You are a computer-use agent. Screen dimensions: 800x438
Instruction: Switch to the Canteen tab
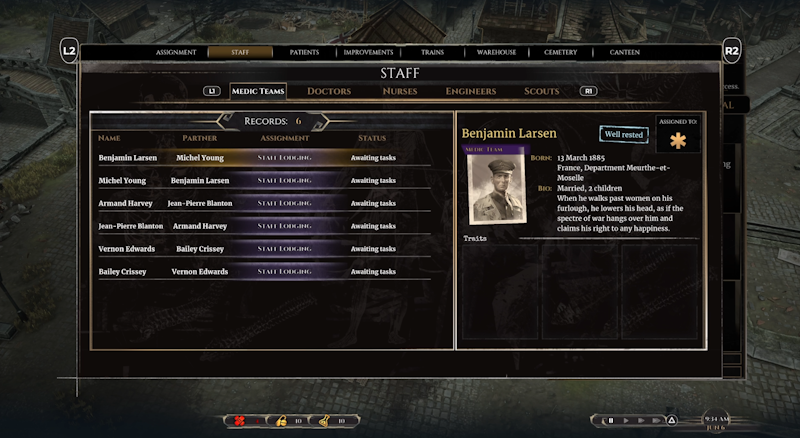click(624, 52)
